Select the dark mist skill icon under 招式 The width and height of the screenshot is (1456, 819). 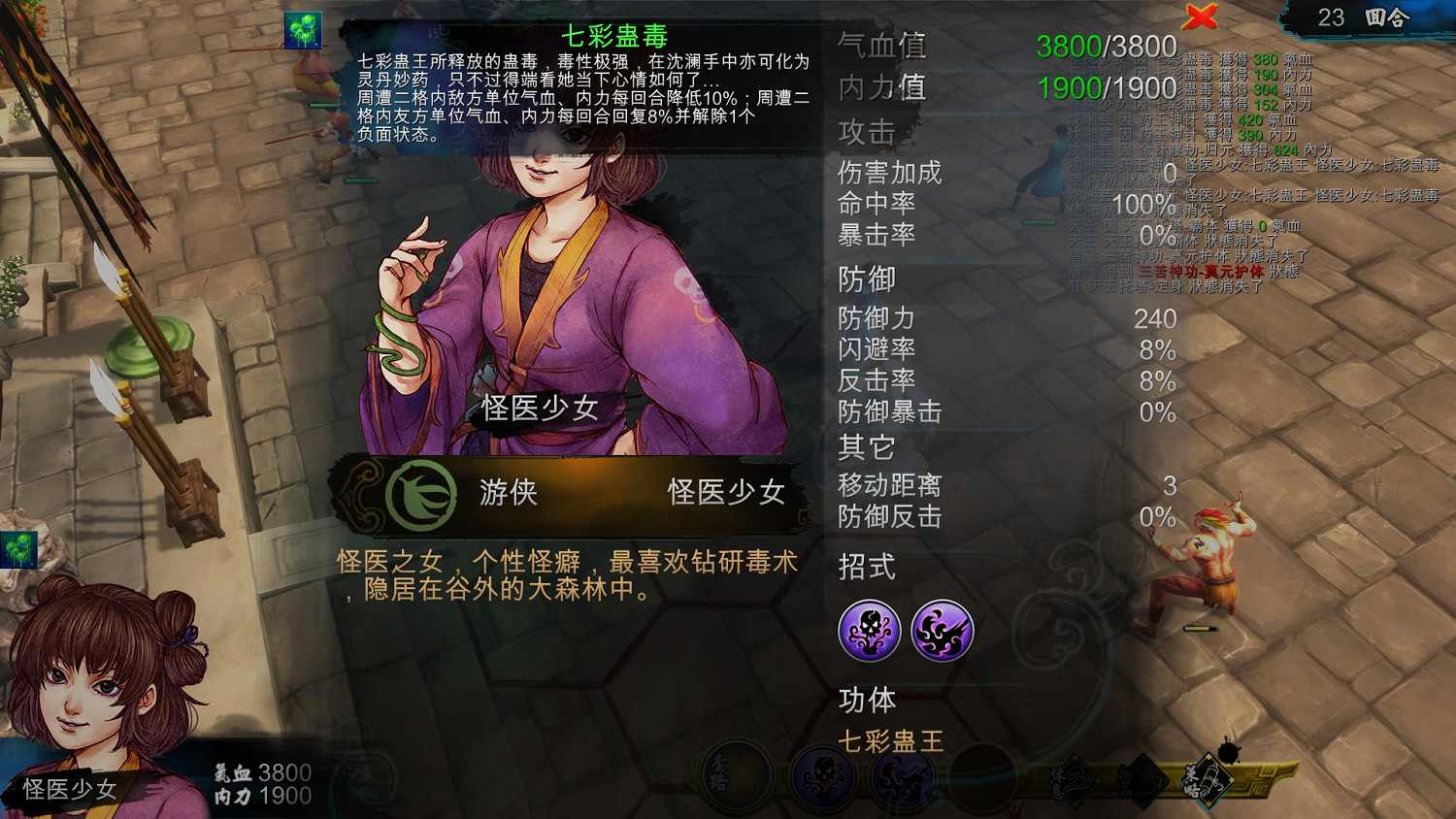943,630
